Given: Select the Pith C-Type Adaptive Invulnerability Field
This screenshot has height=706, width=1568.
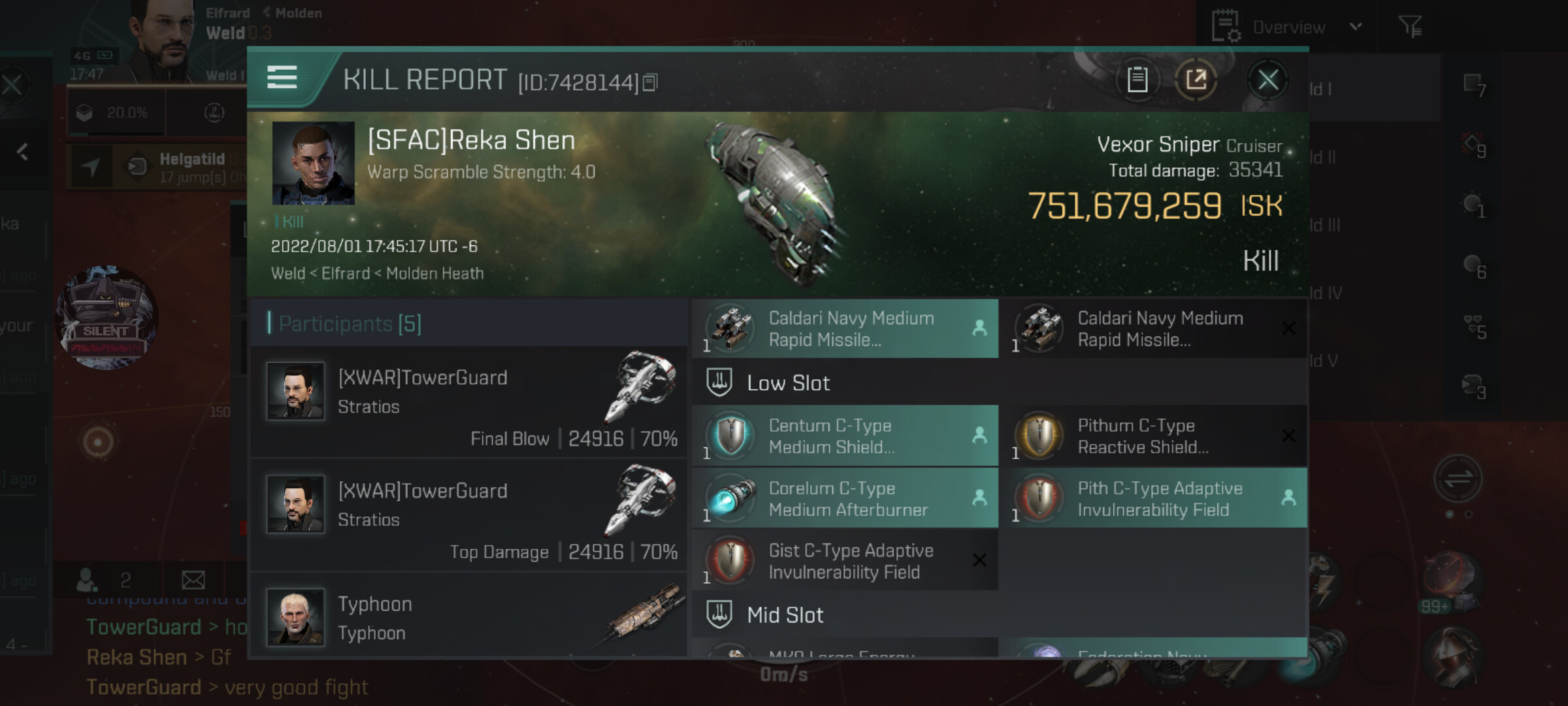Looking at the screenshot, I should 1154,499.
